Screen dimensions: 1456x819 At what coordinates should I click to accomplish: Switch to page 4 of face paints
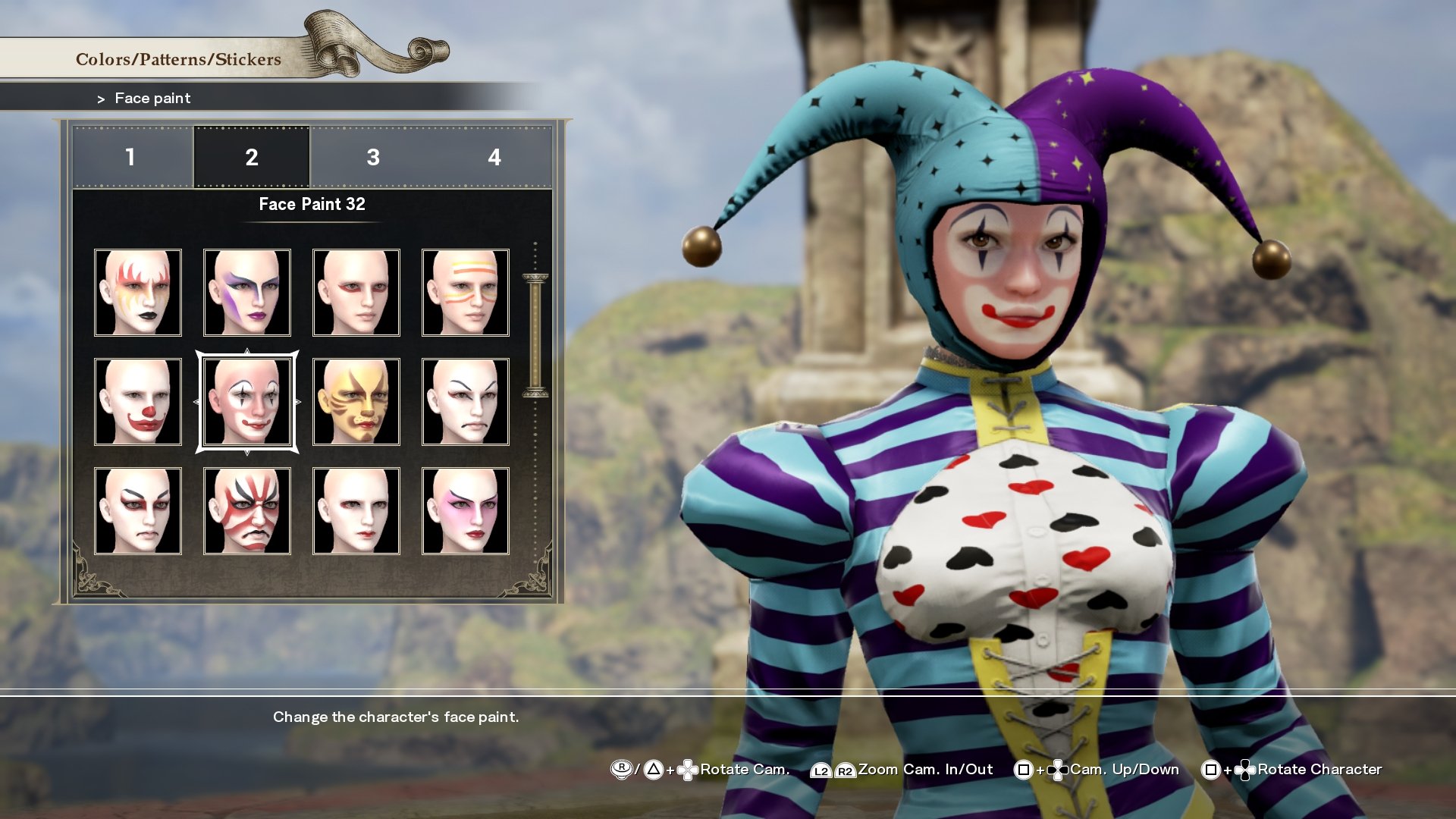(x=494, y=158)
